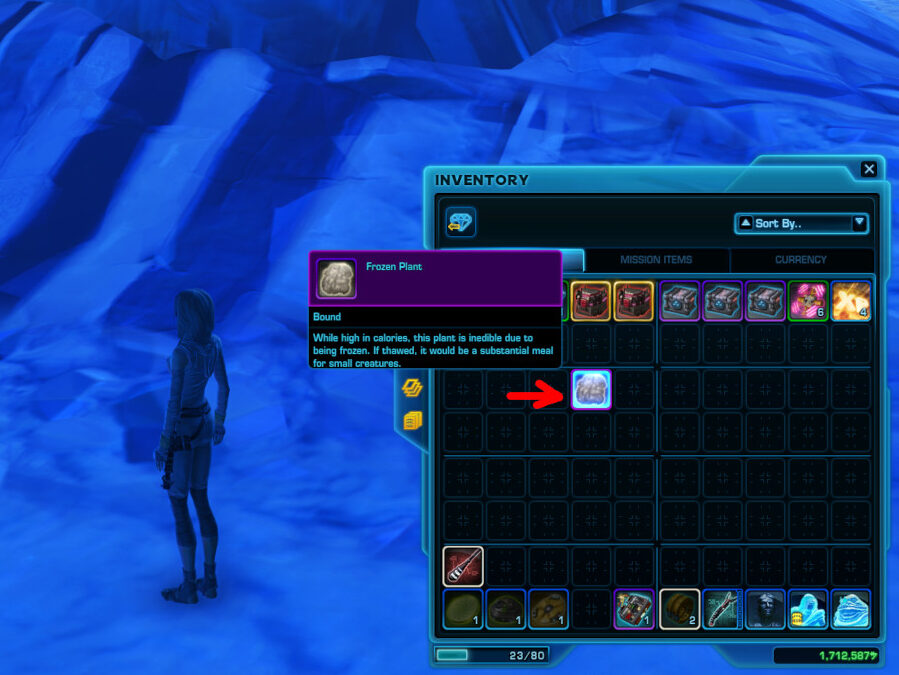Switch to the Mission Items tab
This screenshot has height=675, width=899.
[656, 260]
